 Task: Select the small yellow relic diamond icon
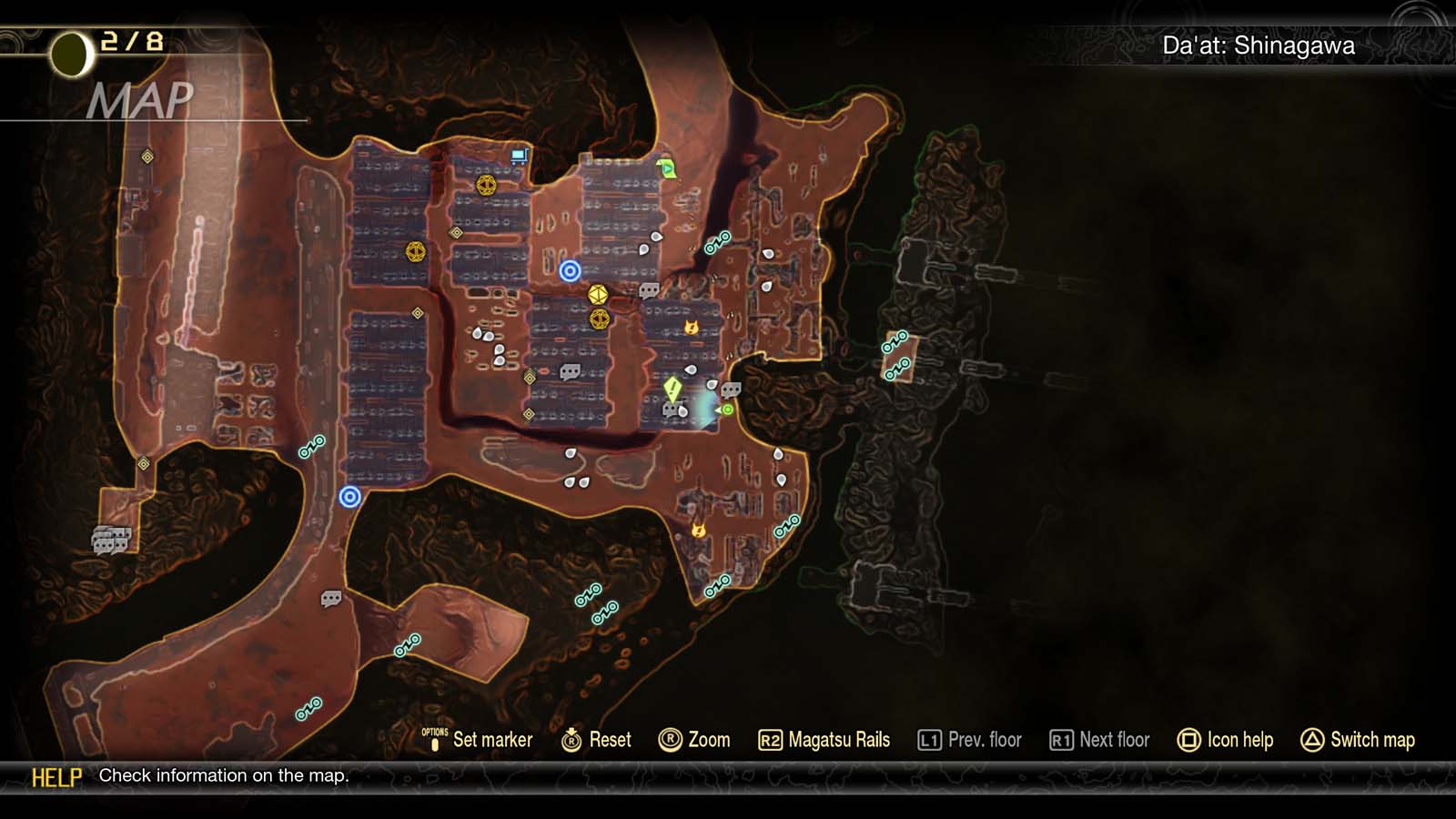(x=417, y=313)
